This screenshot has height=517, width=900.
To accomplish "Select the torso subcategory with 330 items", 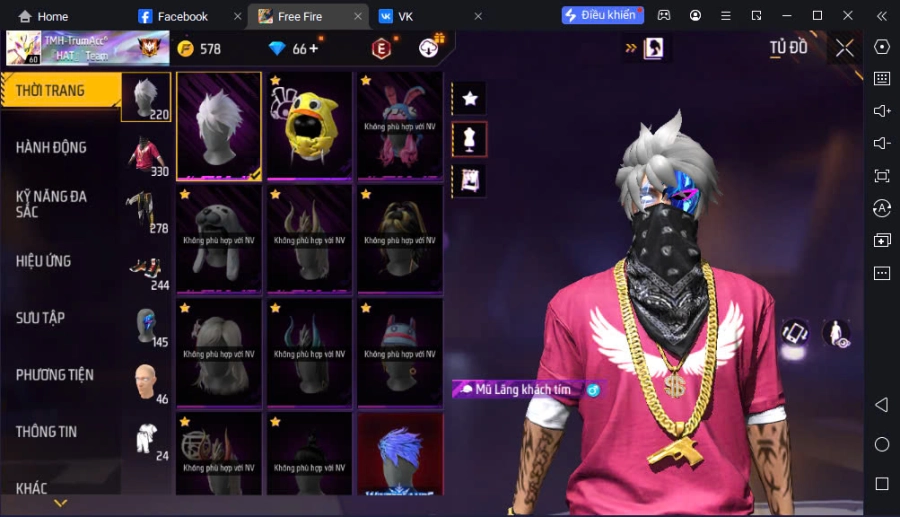I will click(146, 155).
